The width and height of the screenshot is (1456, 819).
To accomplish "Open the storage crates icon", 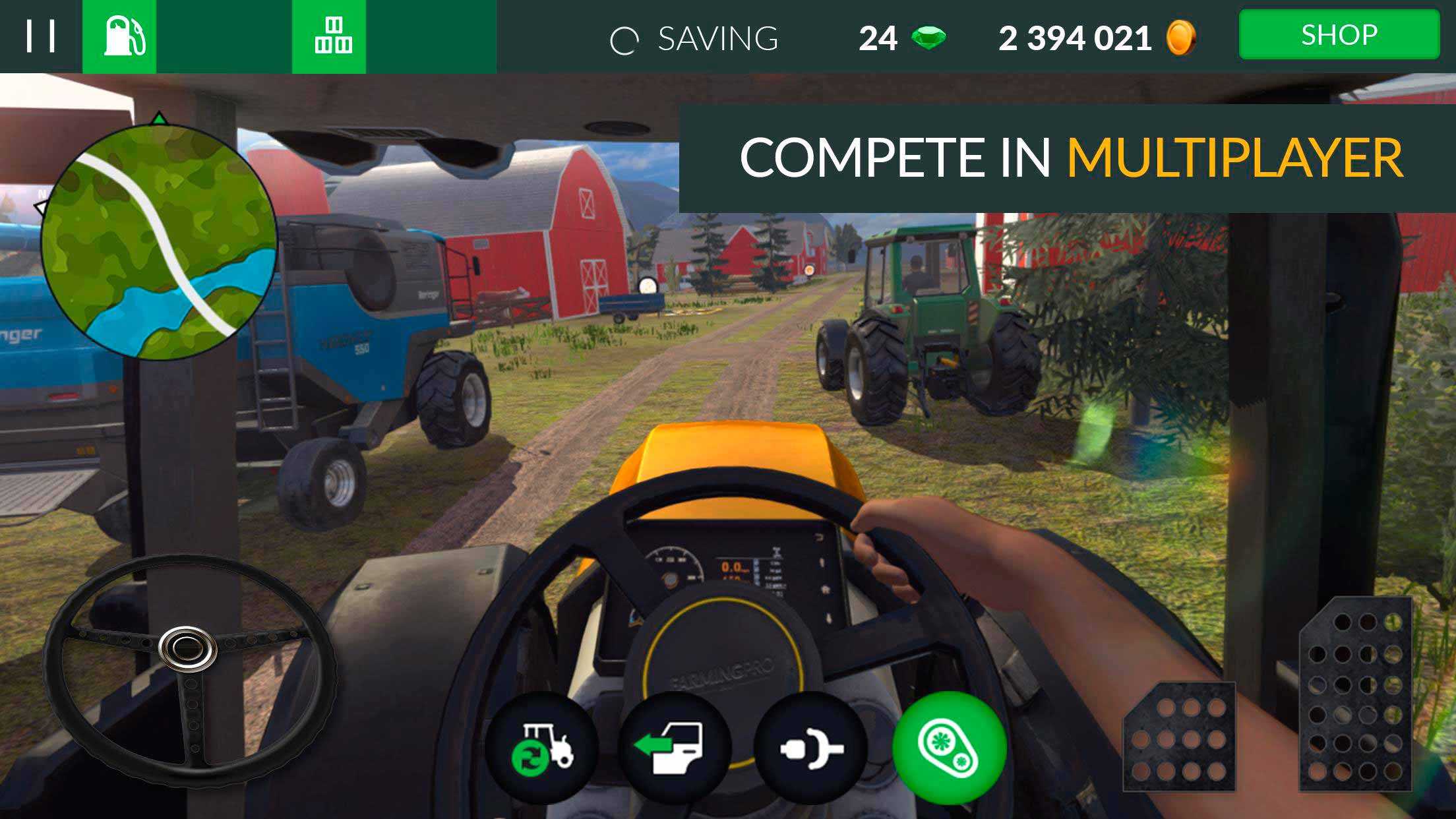I will (329, 36).
